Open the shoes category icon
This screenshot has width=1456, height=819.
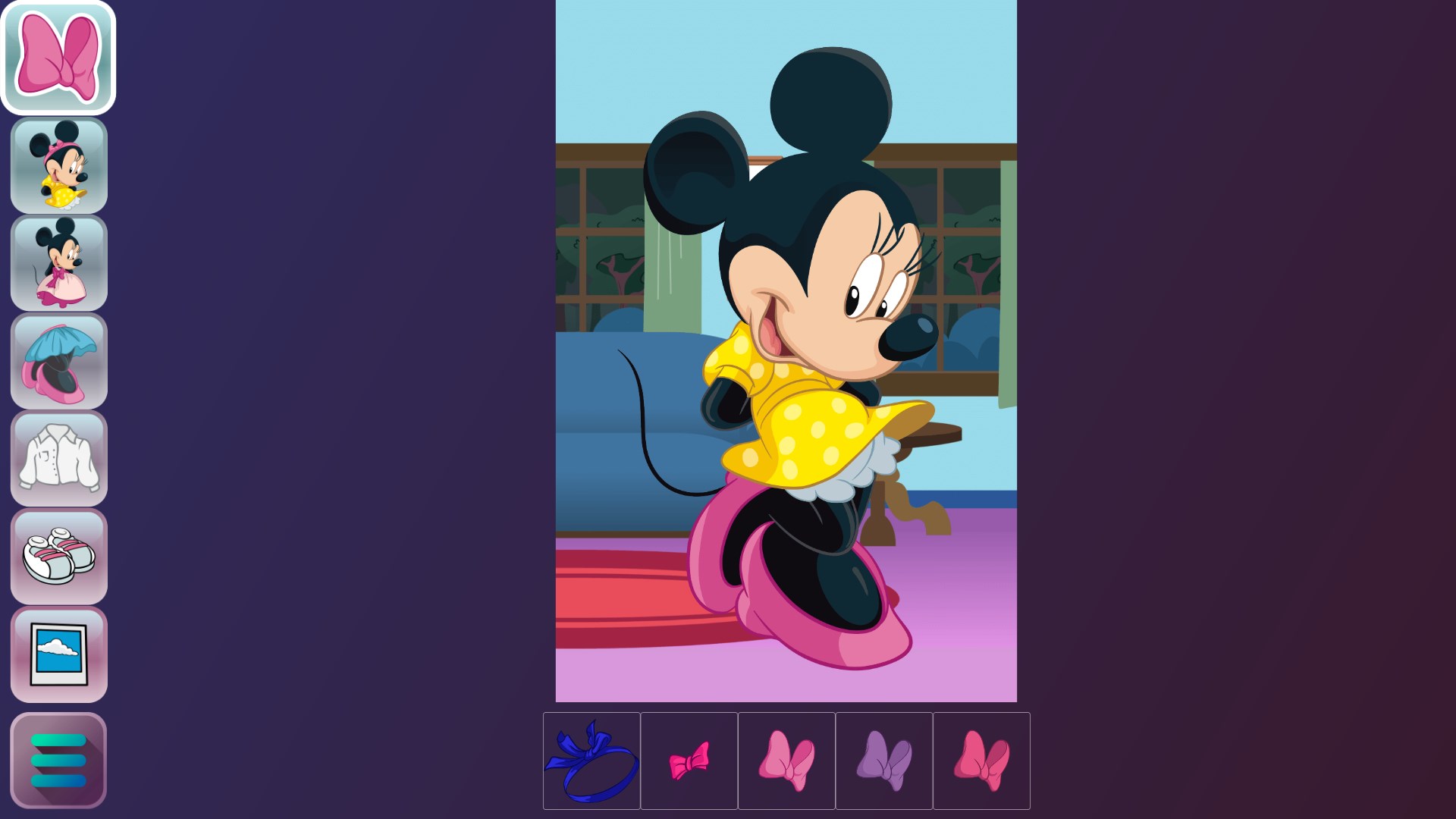pyautogui.click(x=58, y=557)
